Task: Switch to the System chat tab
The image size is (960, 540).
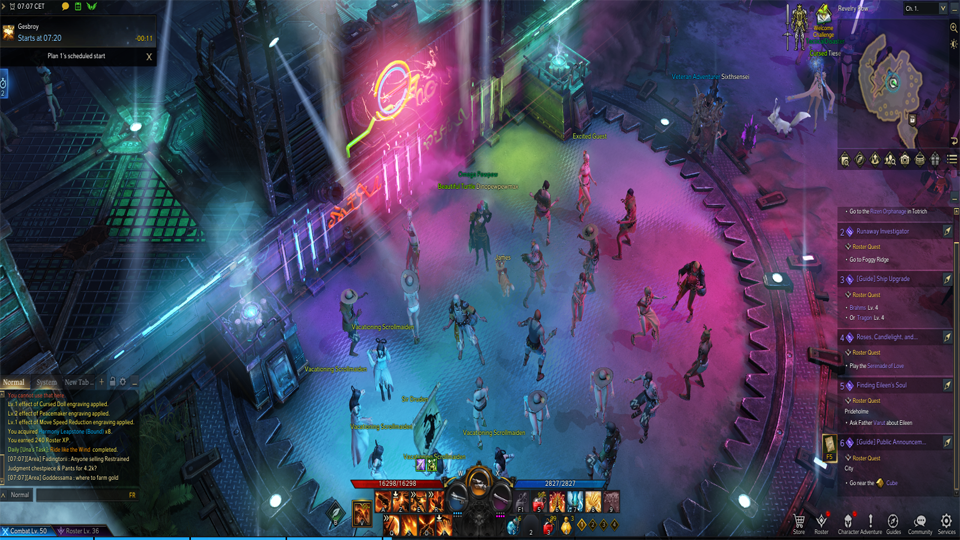Action: 46,382
